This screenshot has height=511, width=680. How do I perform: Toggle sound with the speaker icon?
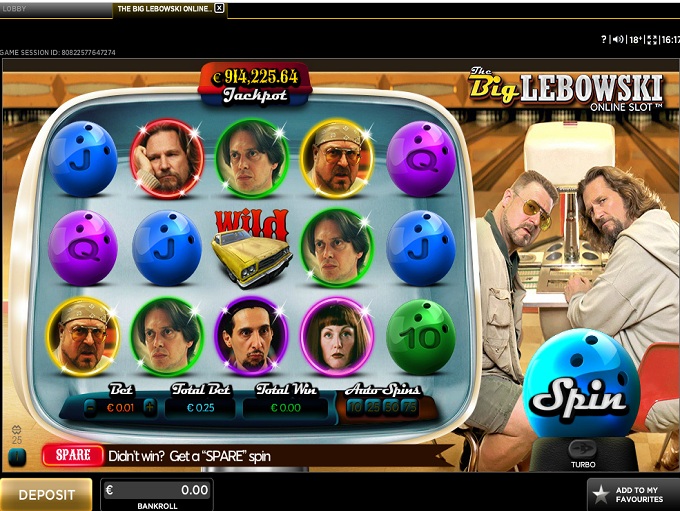[x=617, y=39]
